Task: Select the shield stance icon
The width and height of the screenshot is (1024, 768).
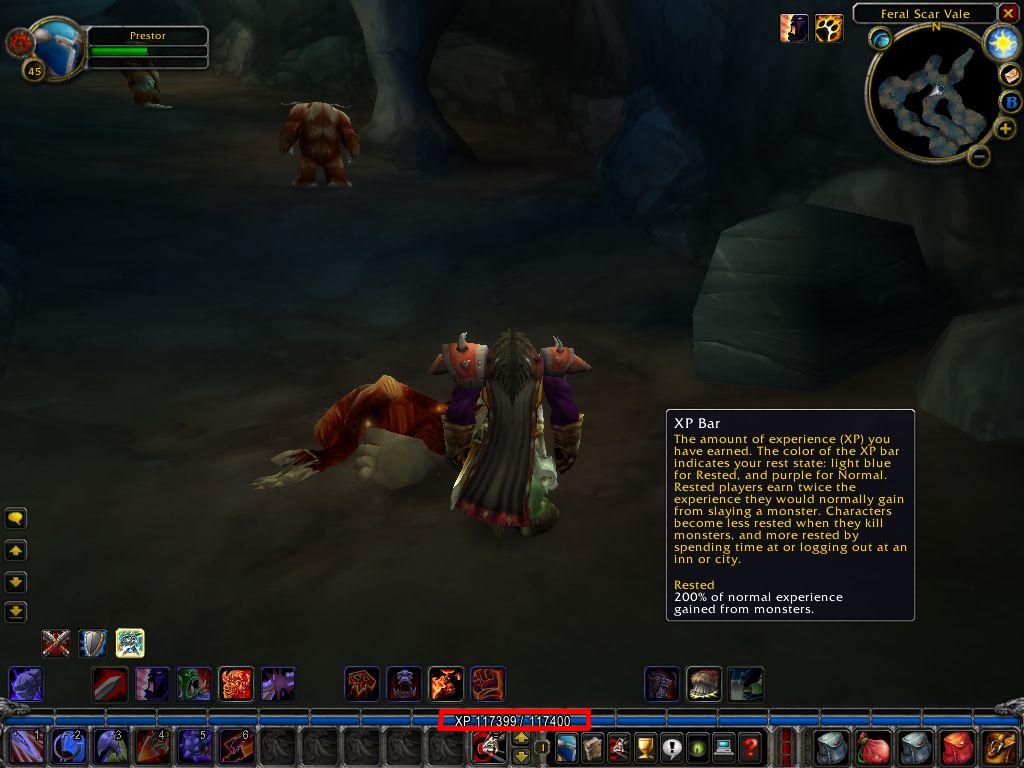Action: [93, 642]
